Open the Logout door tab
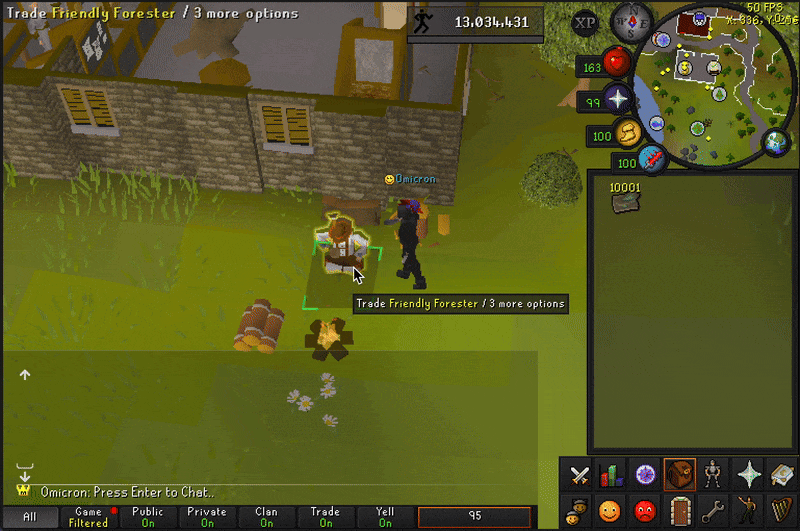 click(679, 509)
